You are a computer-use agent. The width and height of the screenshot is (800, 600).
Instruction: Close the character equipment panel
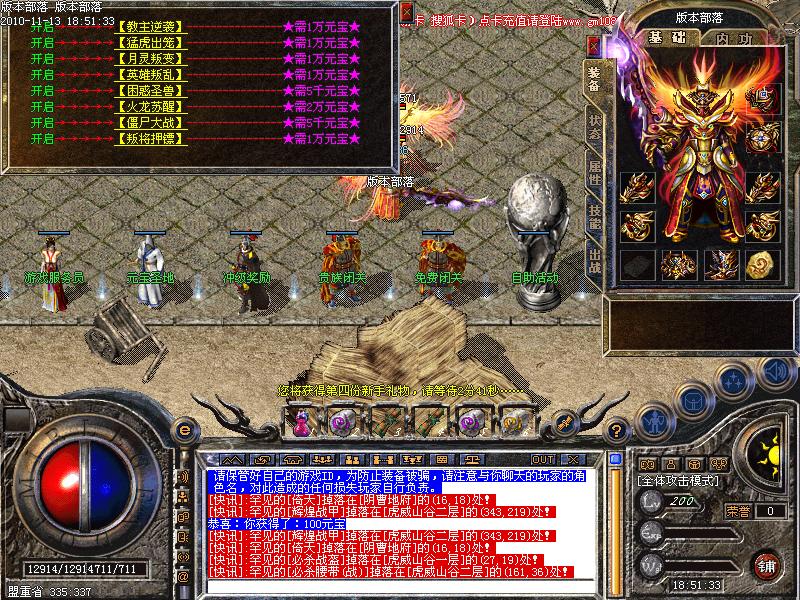[594, 46]
